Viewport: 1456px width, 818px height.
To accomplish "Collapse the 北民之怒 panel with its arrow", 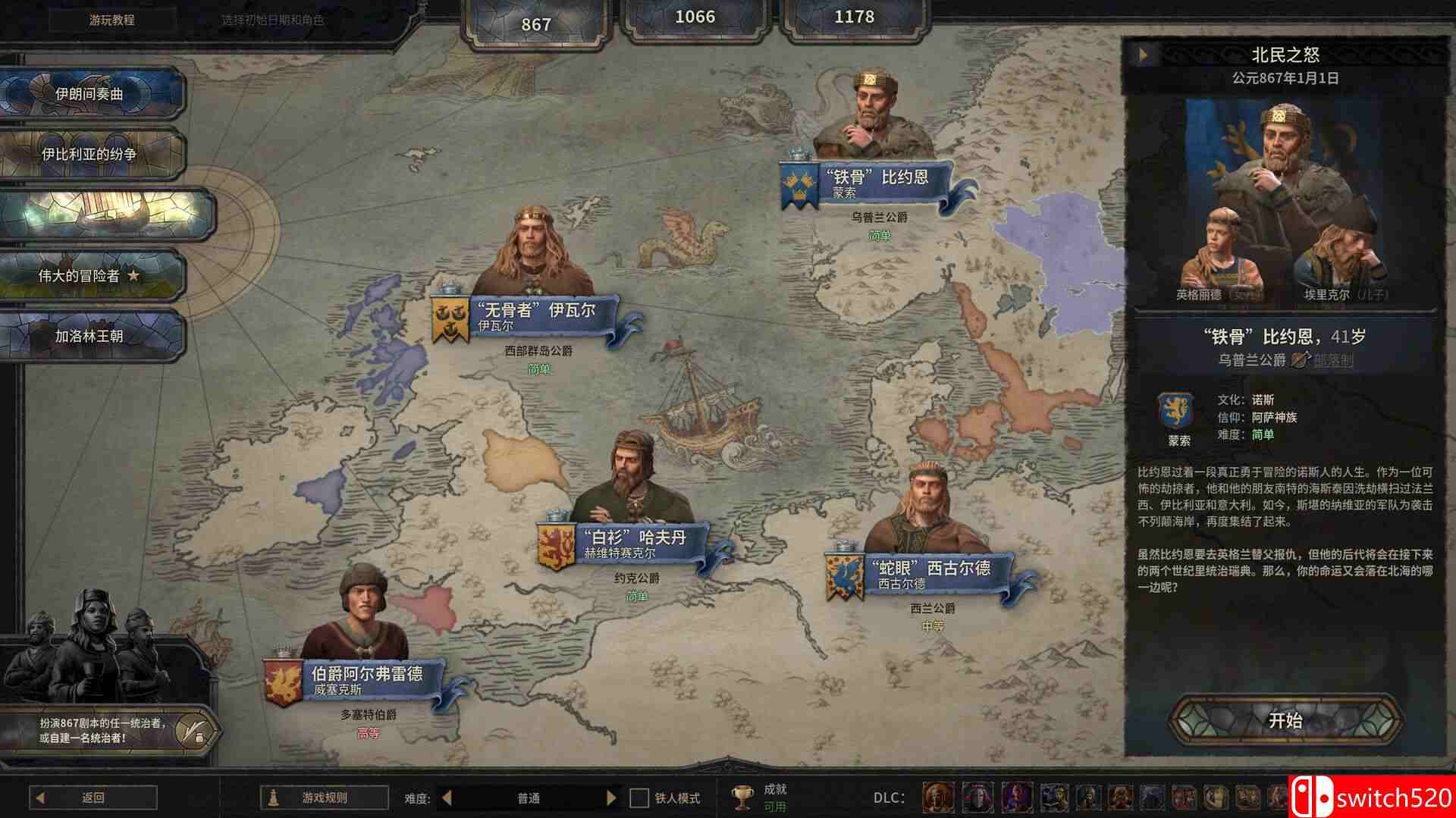I will [1144, 54].
